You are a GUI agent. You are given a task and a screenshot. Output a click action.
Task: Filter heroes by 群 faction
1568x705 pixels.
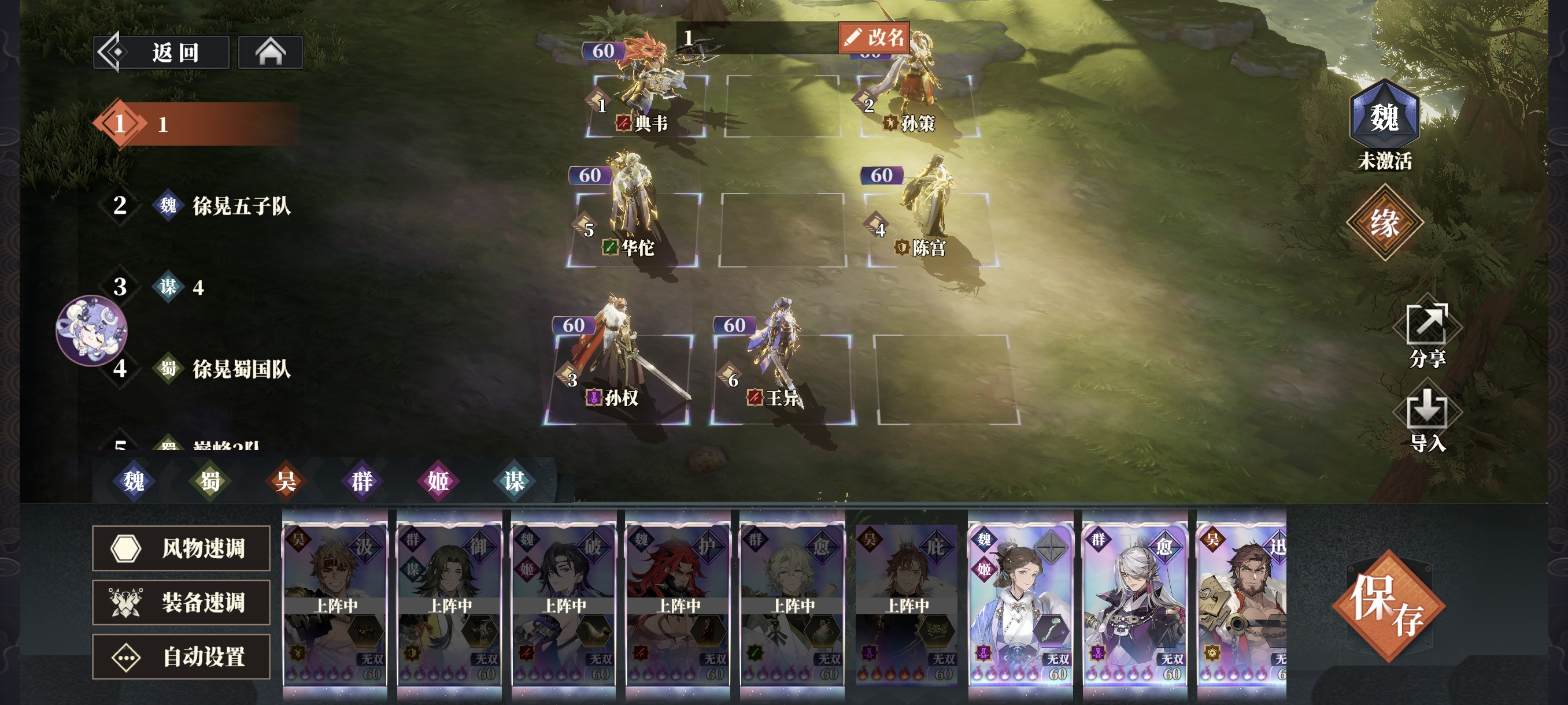[361, 481]
